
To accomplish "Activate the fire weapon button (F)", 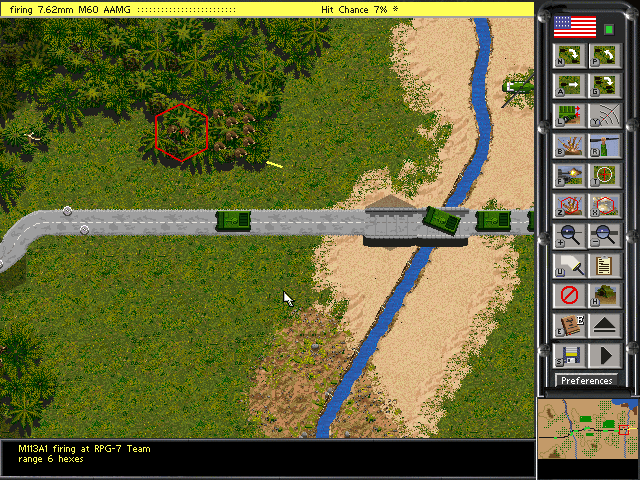I will (x=569, y=176).
